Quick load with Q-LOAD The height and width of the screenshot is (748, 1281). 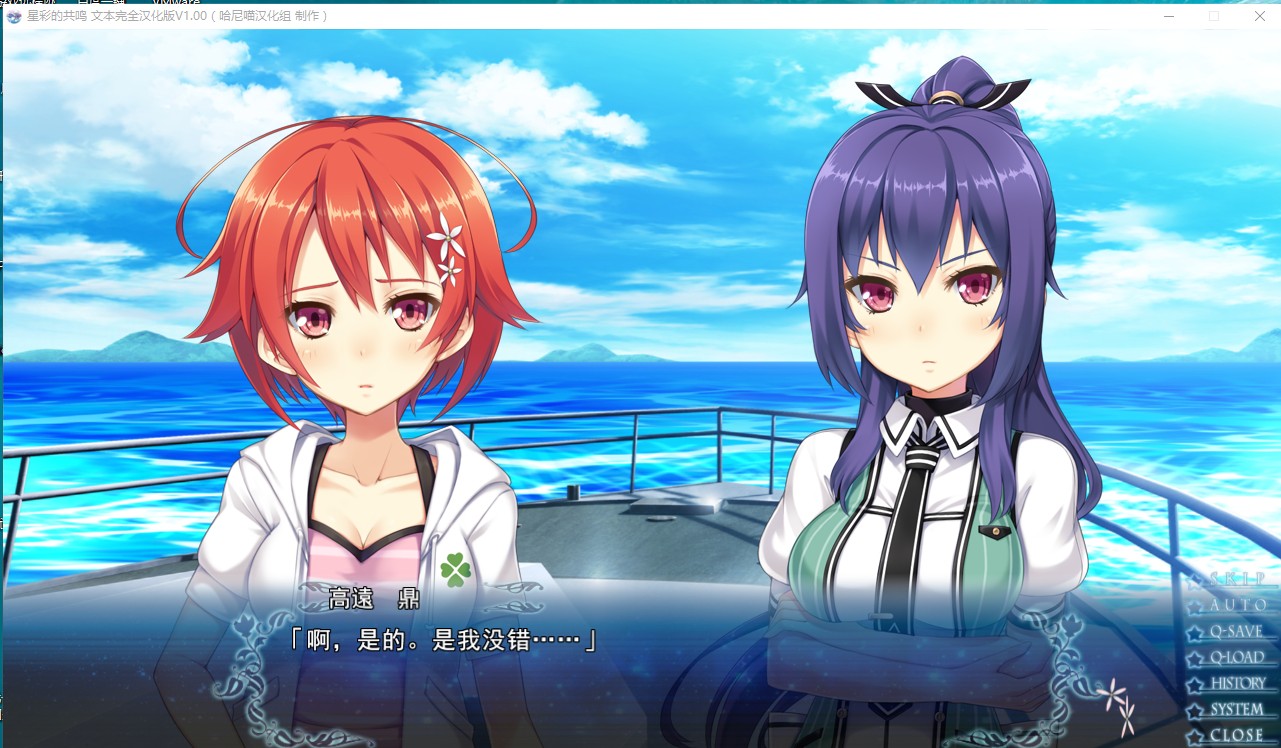pos(1236,657)
